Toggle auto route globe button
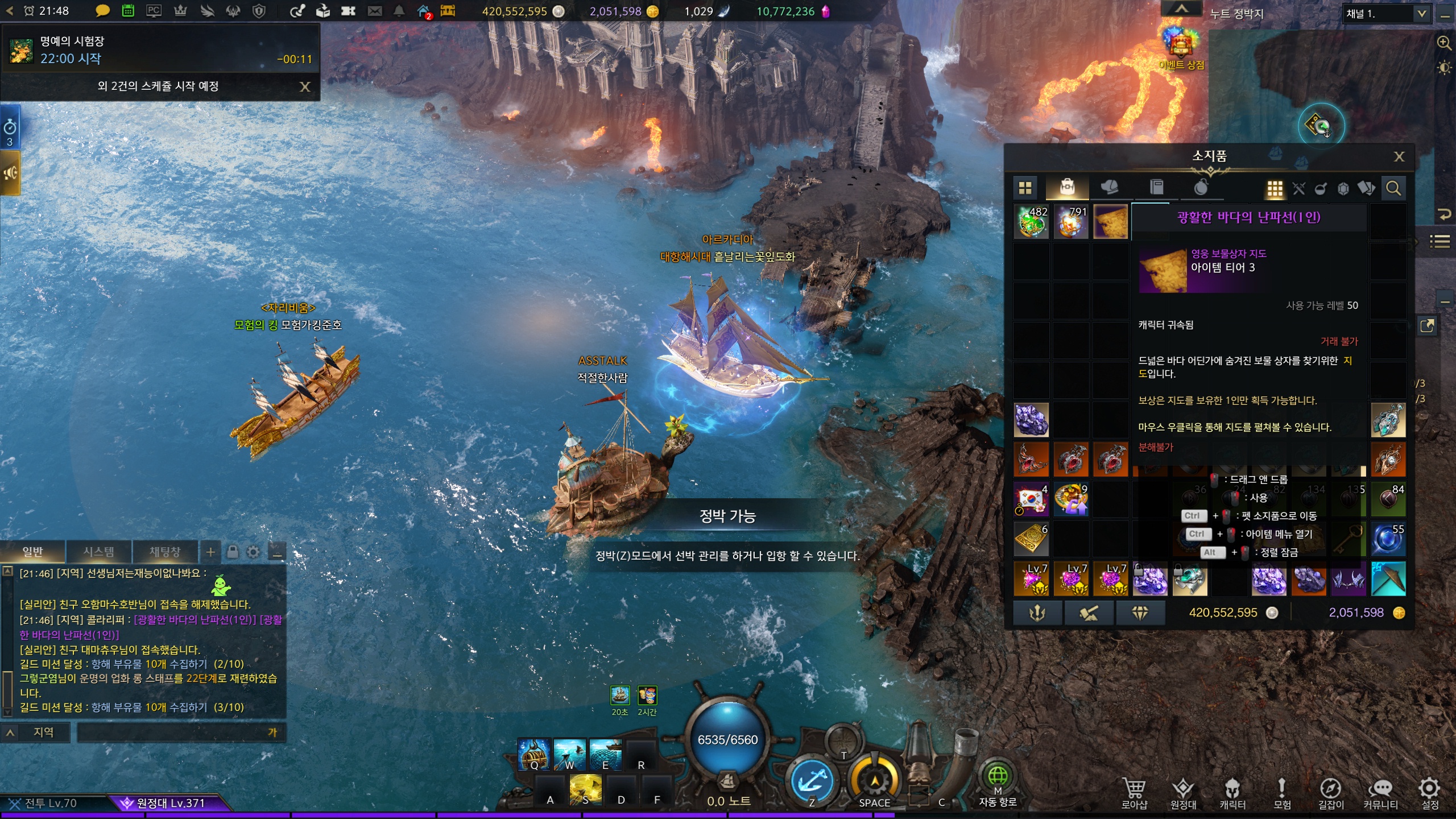This screenshot has width=1456, height=819. click(998, 776)
